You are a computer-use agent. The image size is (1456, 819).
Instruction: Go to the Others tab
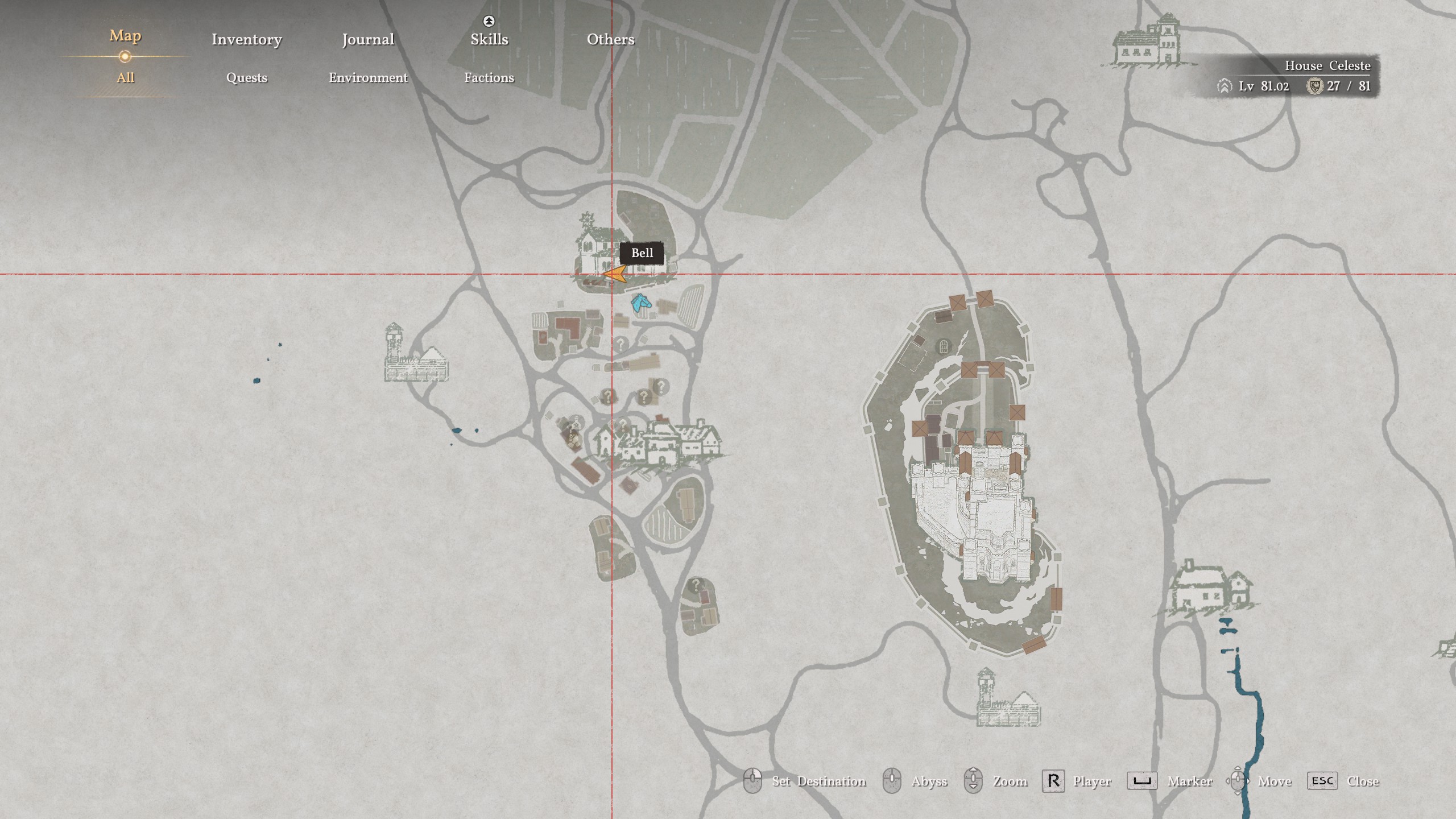[x=610, y=39]
